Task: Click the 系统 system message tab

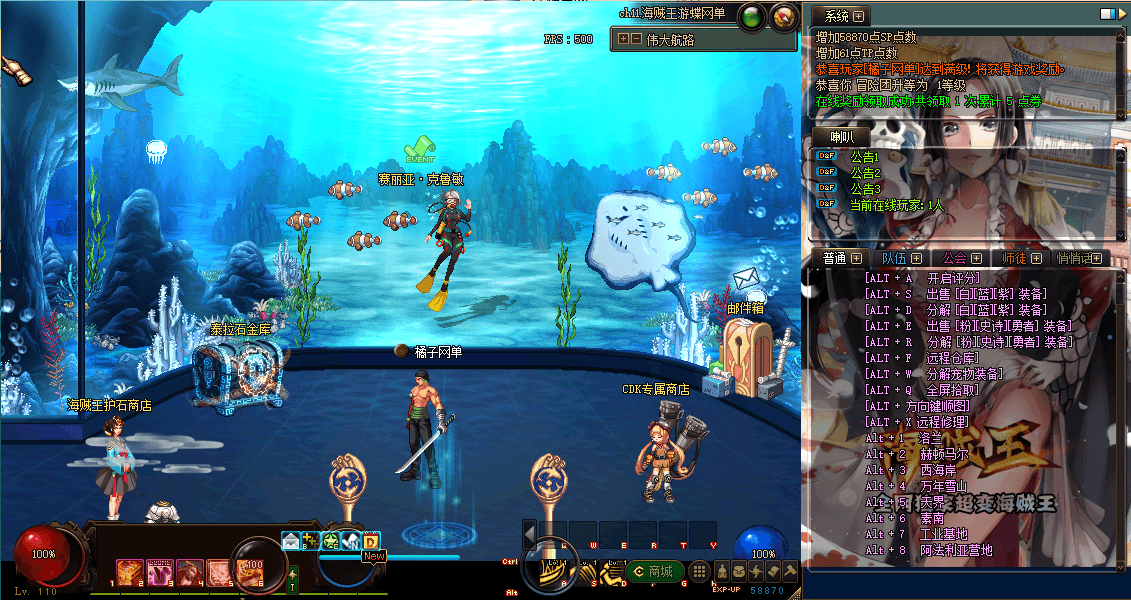Action: point(838,16)
